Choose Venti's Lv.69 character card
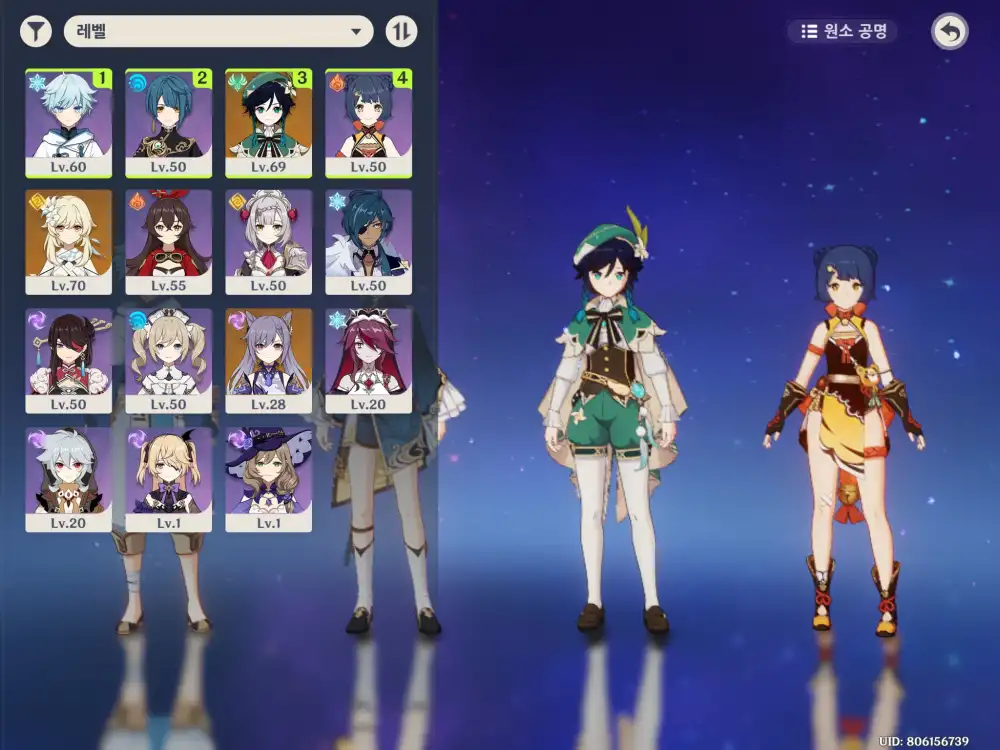The image size is (1000, 750). [x=268, y=122]
